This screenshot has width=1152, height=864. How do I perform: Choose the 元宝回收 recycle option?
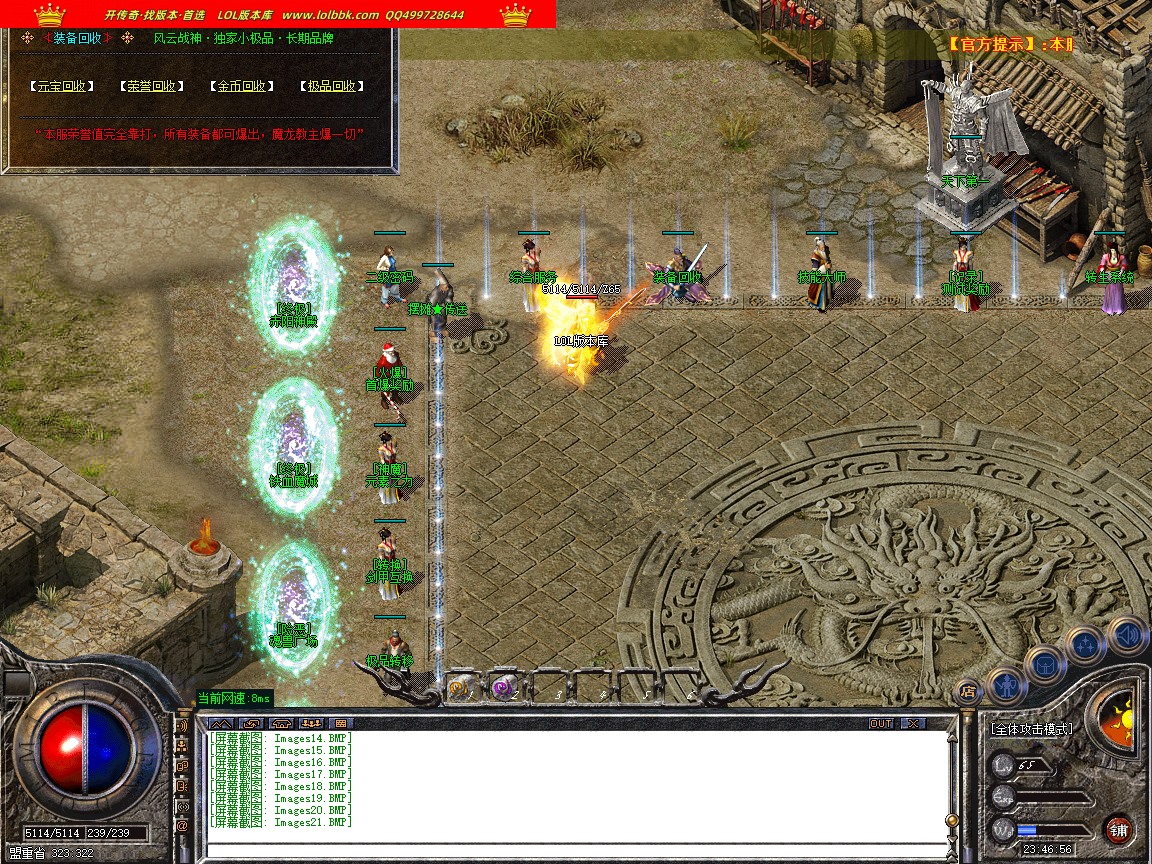(62, 87)
